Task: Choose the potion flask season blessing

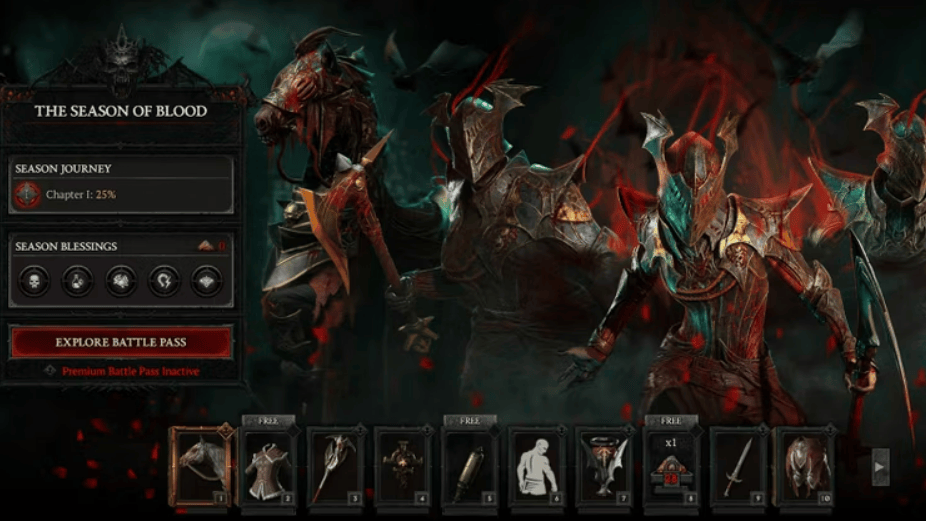Action: (77, 281)
